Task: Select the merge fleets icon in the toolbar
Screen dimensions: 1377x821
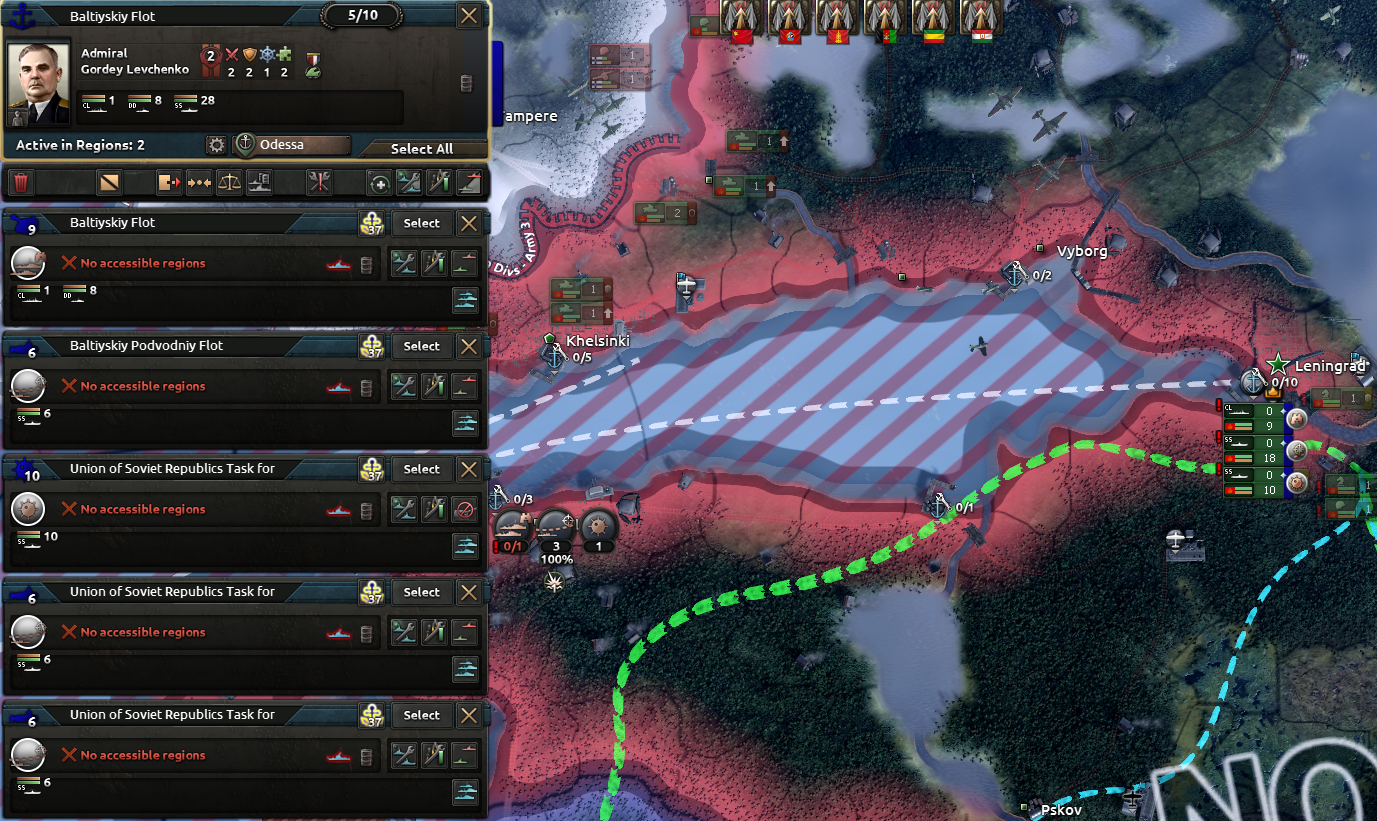Action: pyautogui.click(x=201, y=181)
